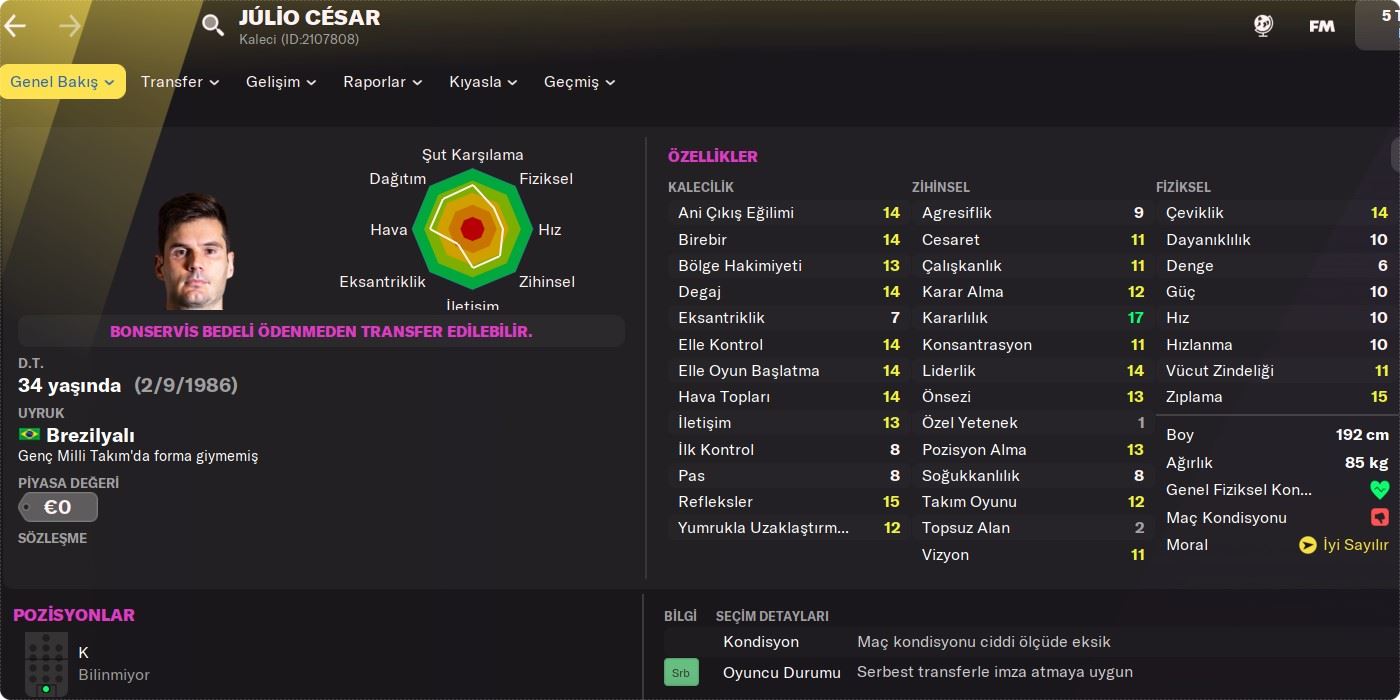Open the globe icon in top bar
The width and height of the screenshot is (1400, 700).
[1263, 26]
